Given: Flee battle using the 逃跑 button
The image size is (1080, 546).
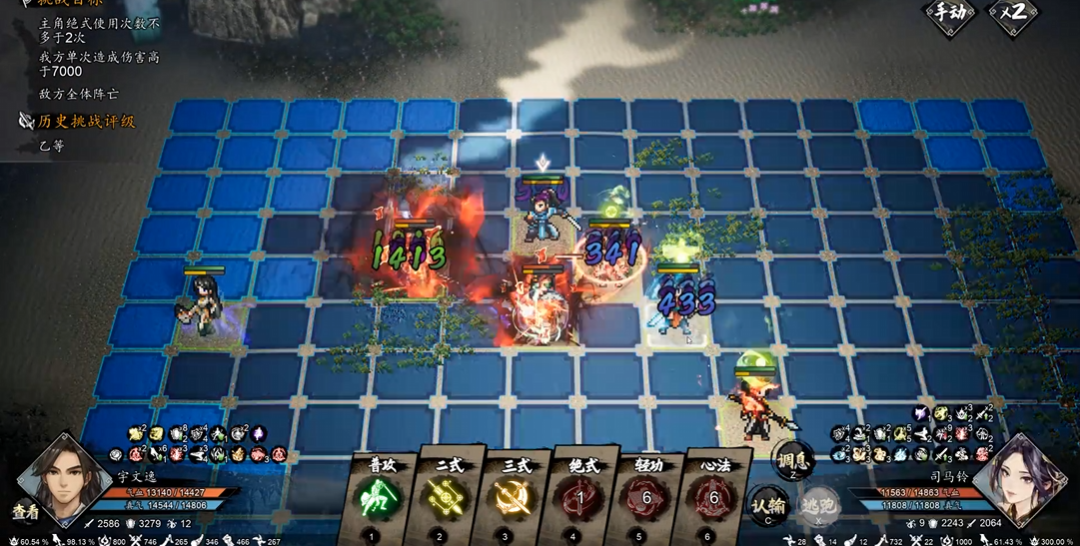Looking at the screenshot, I should click(818, 506).
